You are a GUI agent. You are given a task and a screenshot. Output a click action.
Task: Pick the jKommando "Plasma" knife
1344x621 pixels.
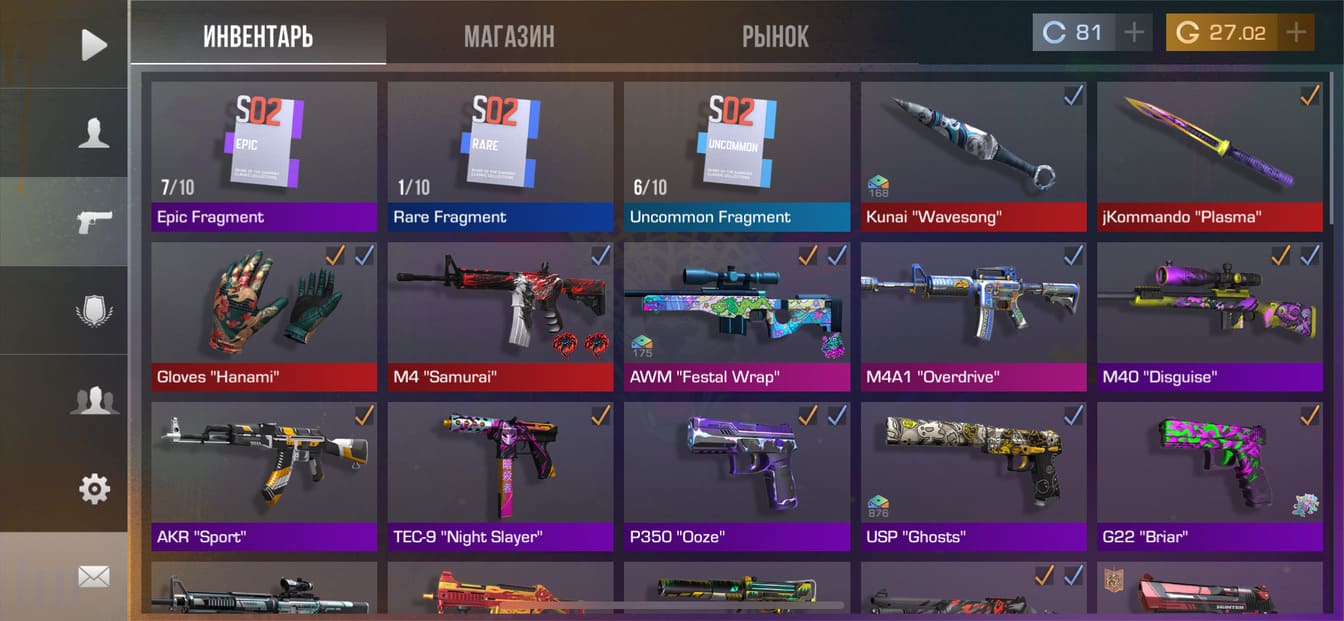pos(1209,155)
